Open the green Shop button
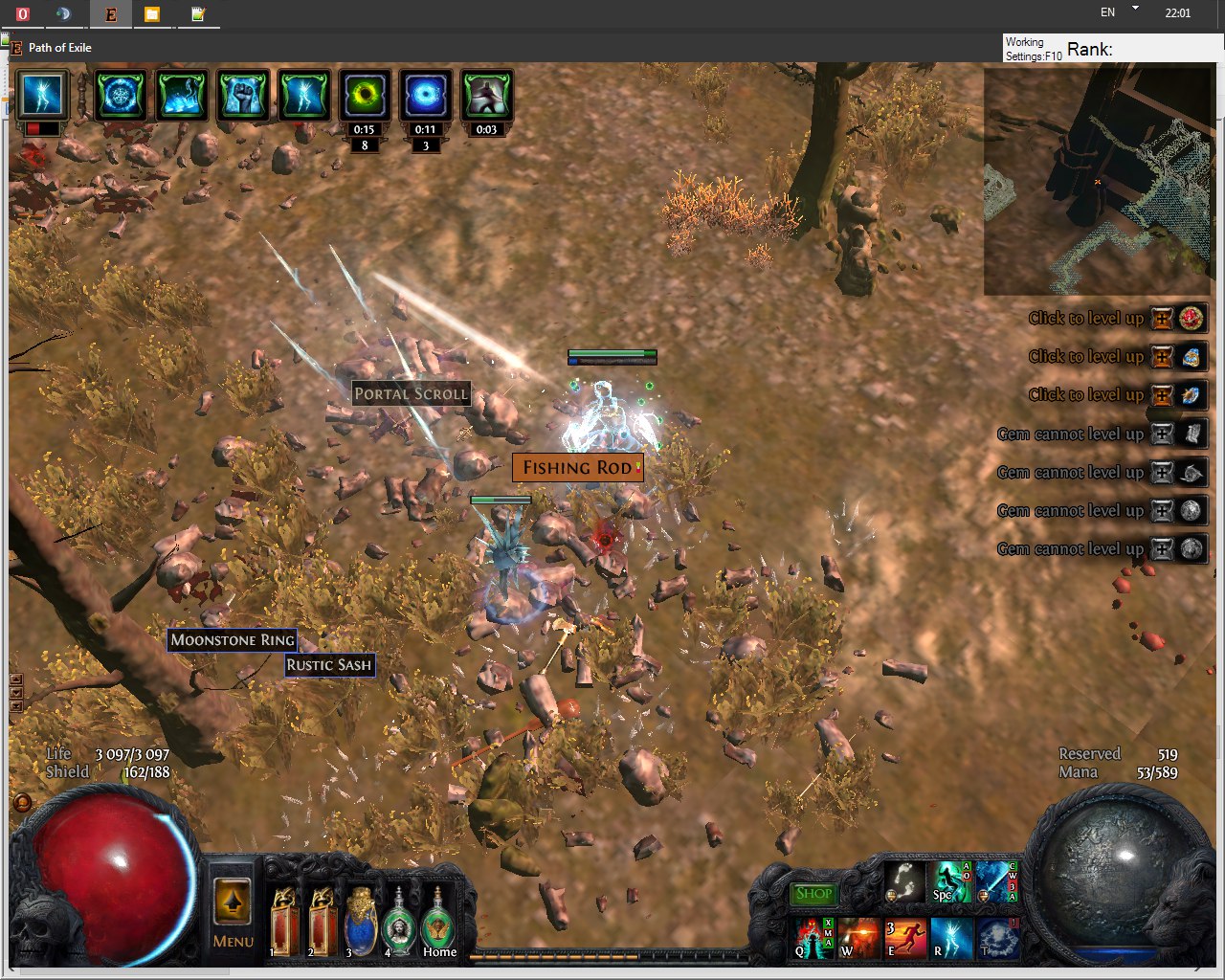This screenshot has height=980, width=1225. 813,894
